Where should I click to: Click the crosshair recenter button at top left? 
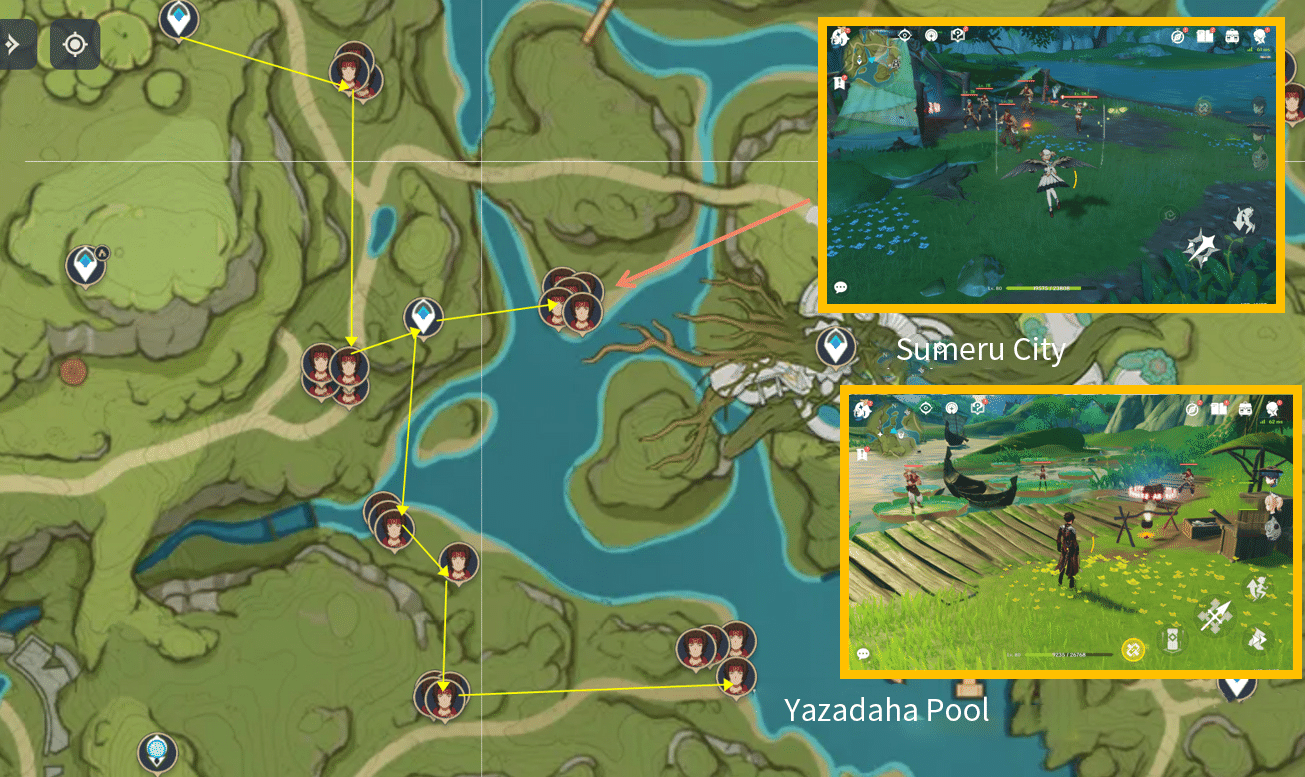tap(75, 44)
